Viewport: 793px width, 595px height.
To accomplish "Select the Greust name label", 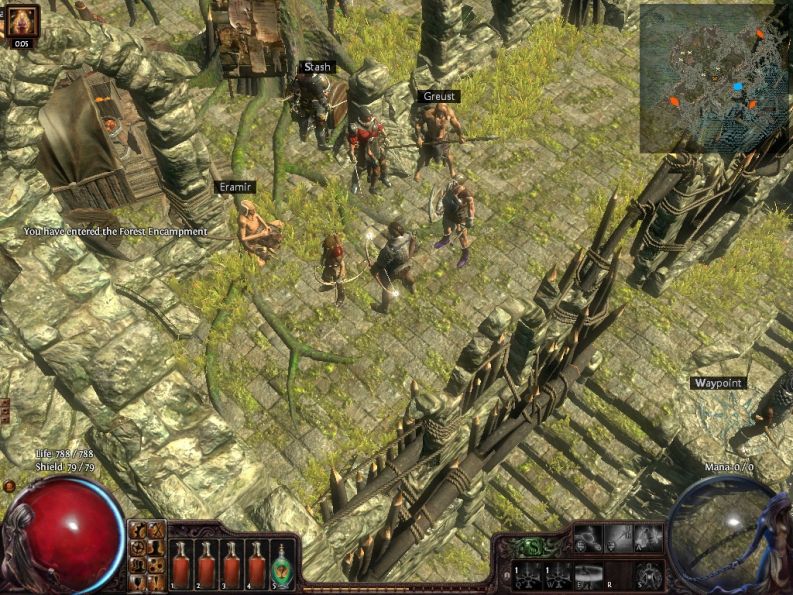I will tap(438, 96).
